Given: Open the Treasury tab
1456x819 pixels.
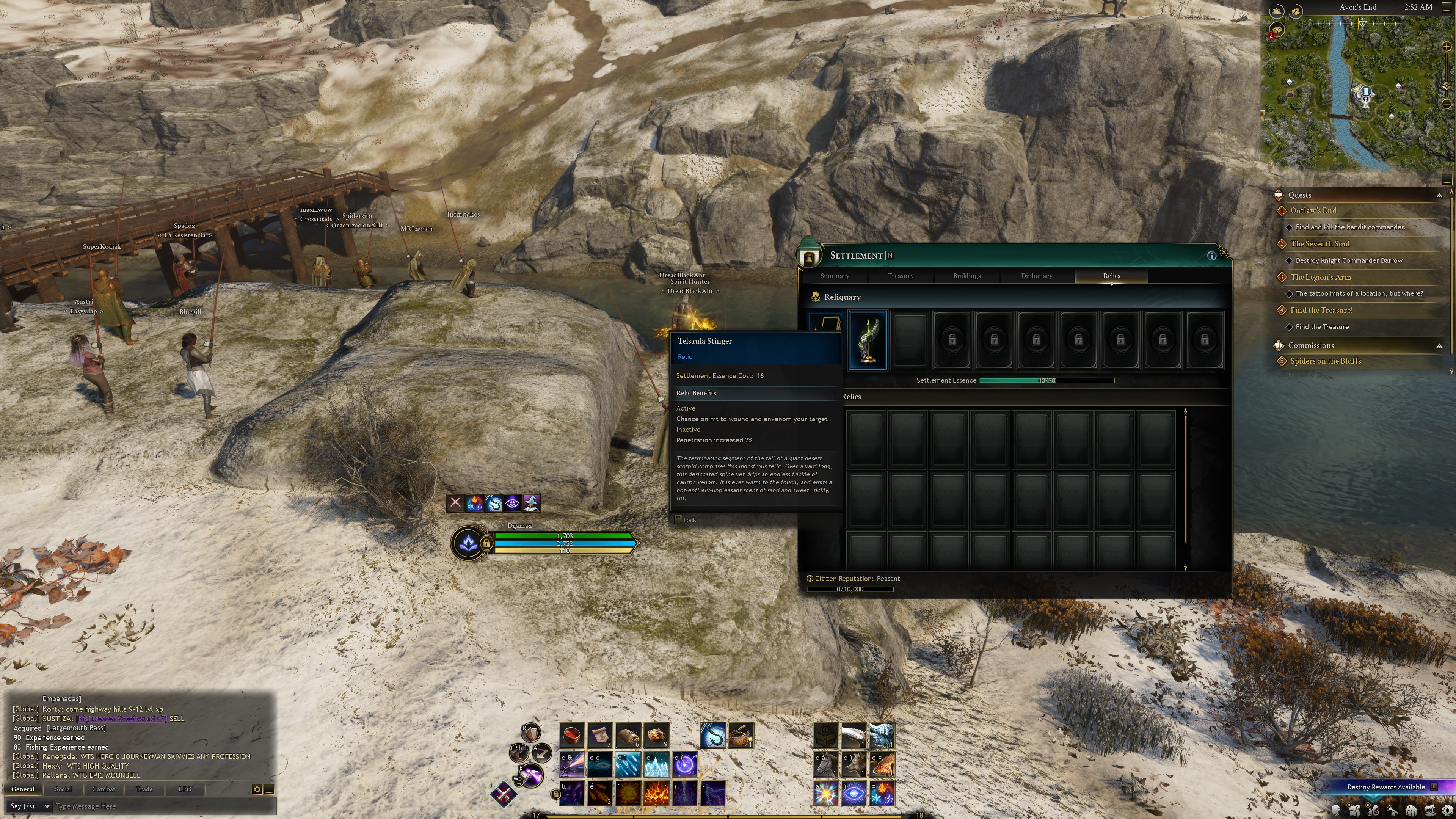Looking at the screenshot, I should click(x=901, y=276).
